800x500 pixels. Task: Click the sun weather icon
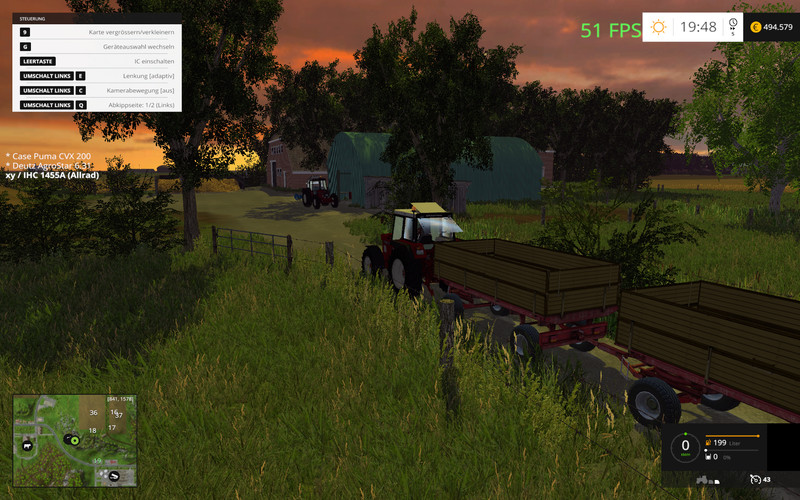[658, 27]
